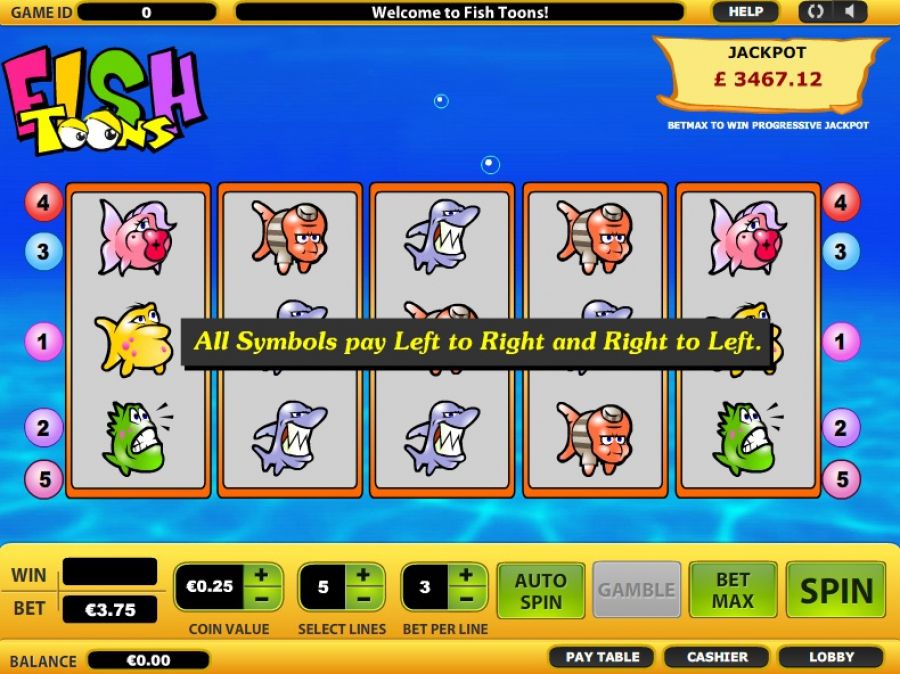The image size is (900, 674).
Task: Lower the bet per line
Action: click(467, 599)
